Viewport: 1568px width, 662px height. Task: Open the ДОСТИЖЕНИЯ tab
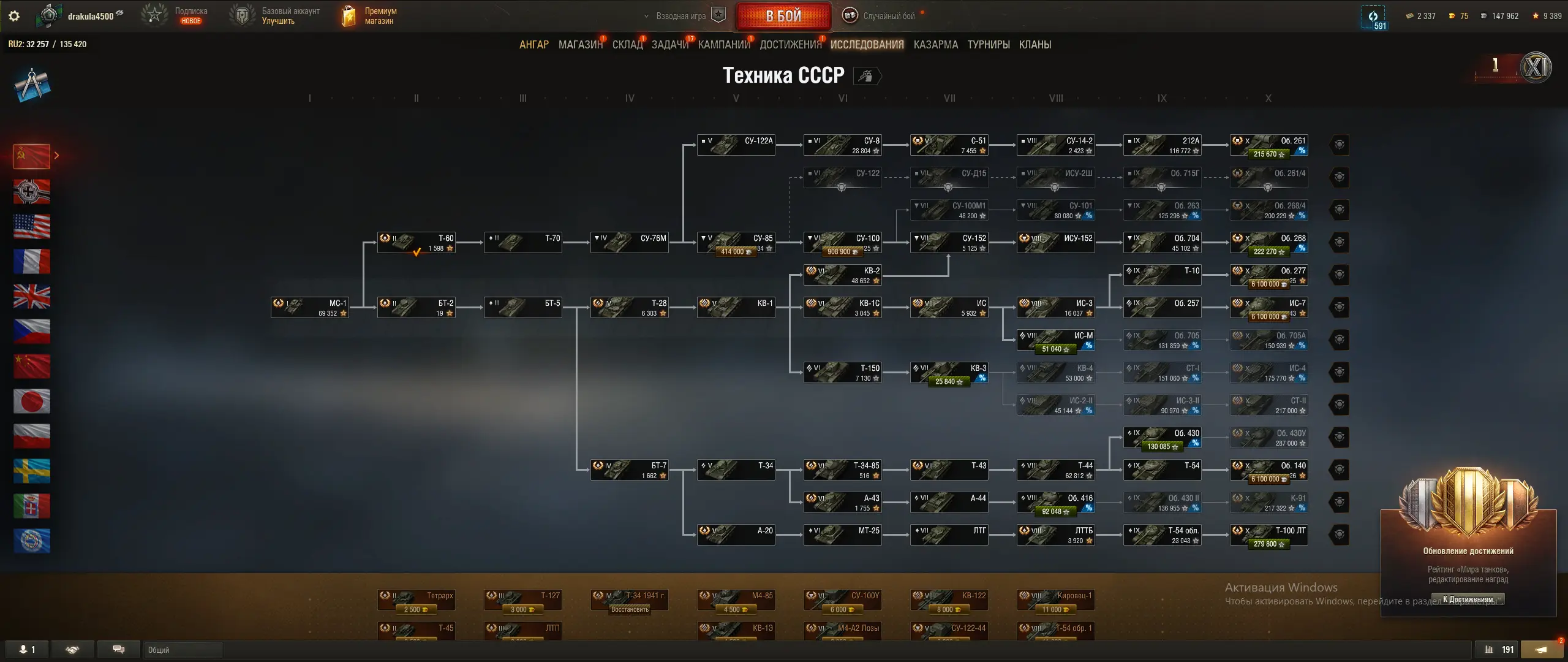pos(790,45)
